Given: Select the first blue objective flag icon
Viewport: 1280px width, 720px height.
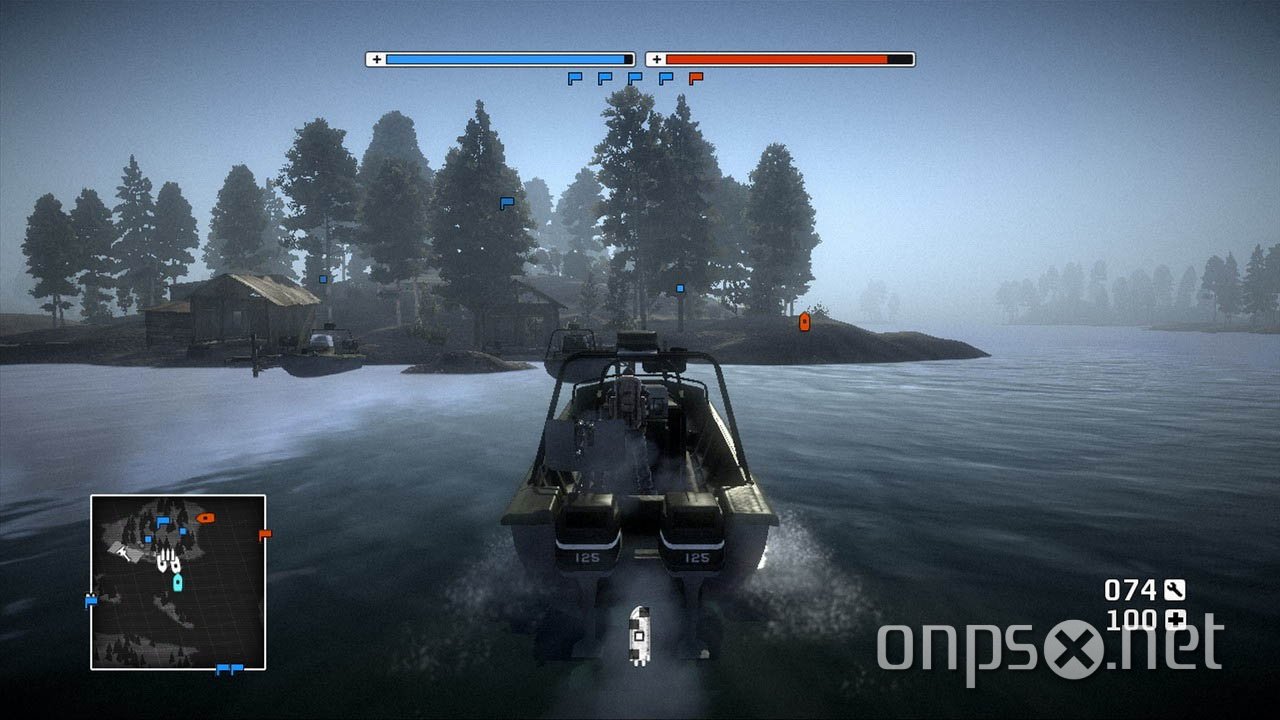Looking at the screenshot, I should click(x=575, y=78).
